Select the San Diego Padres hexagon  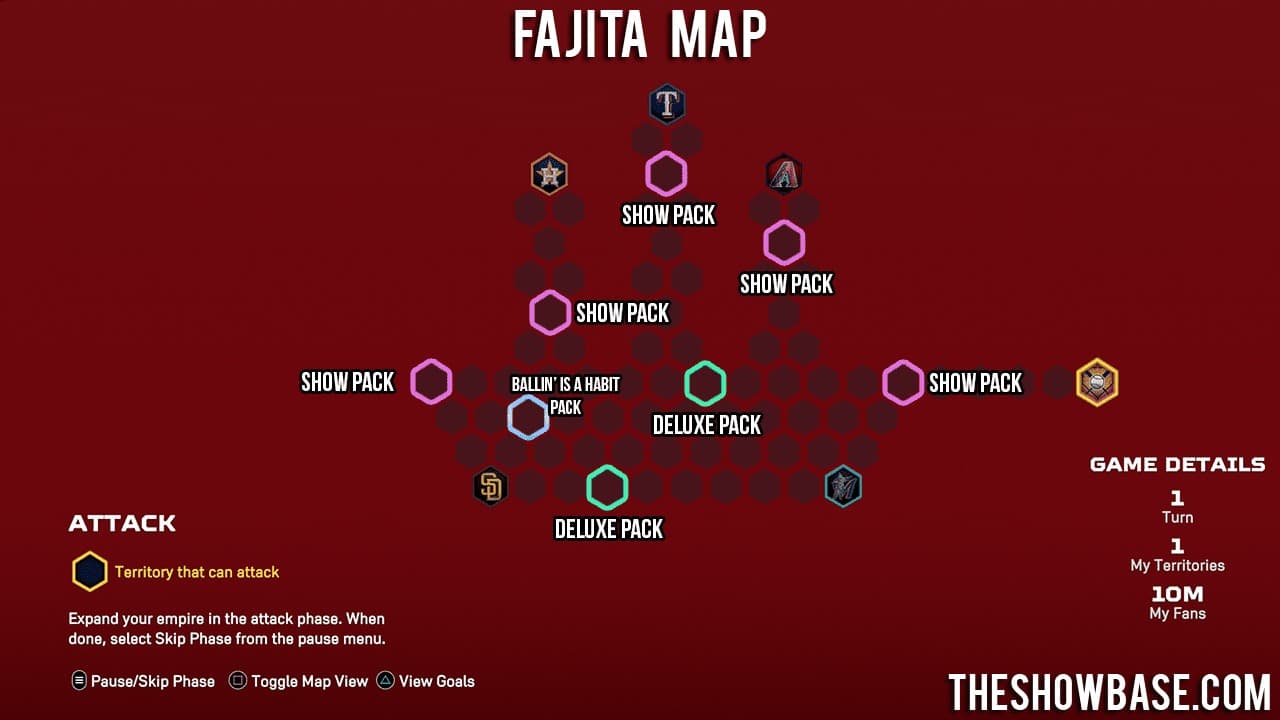[x=491, y=487]
